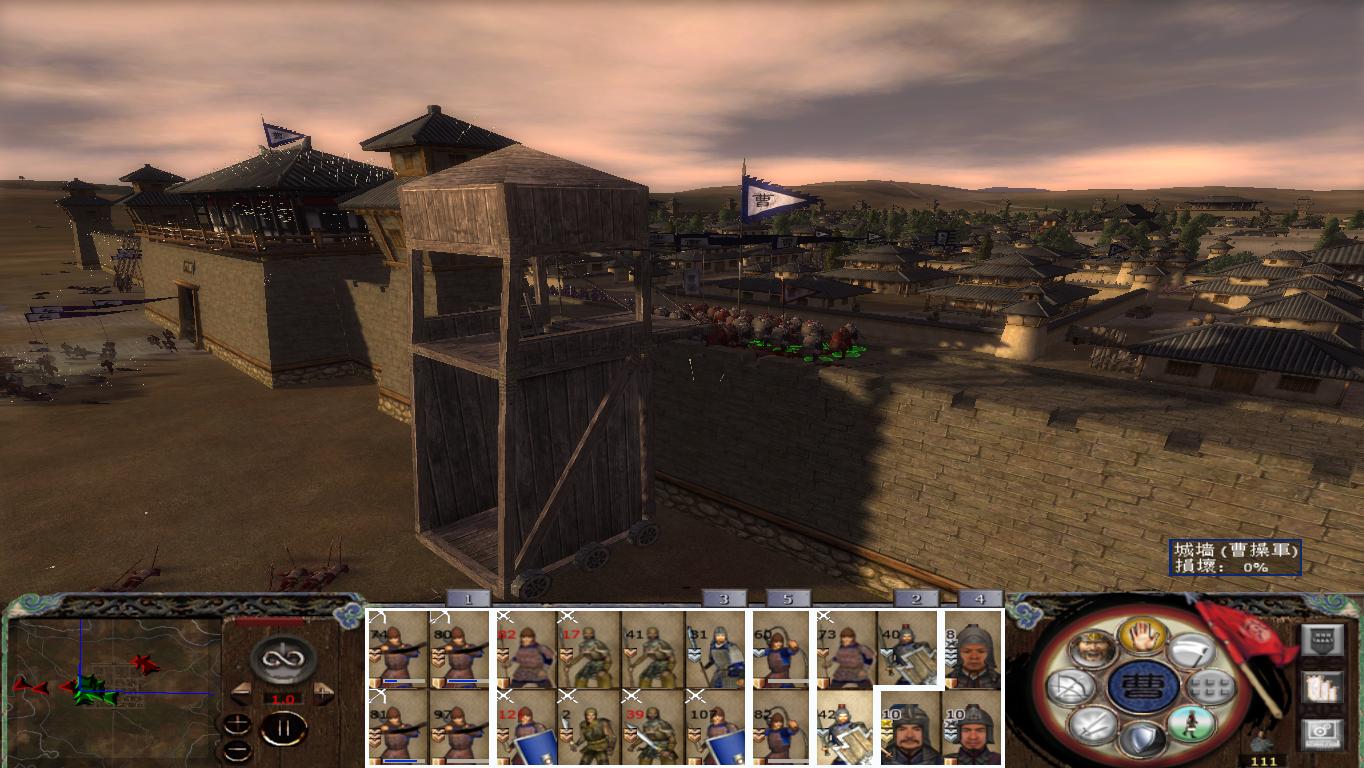Toggle the cinematic camera icon bottom right

tap(1324, 731)
